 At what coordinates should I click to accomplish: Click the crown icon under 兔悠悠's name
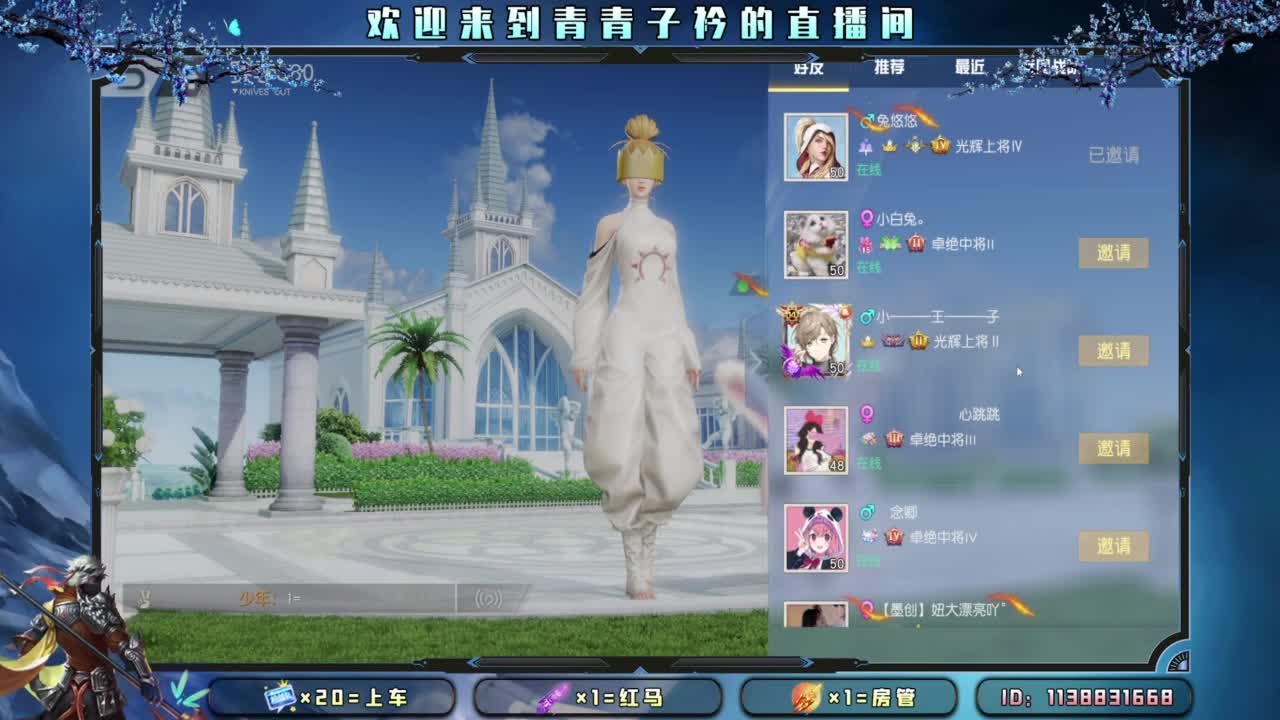pos(889,147)
